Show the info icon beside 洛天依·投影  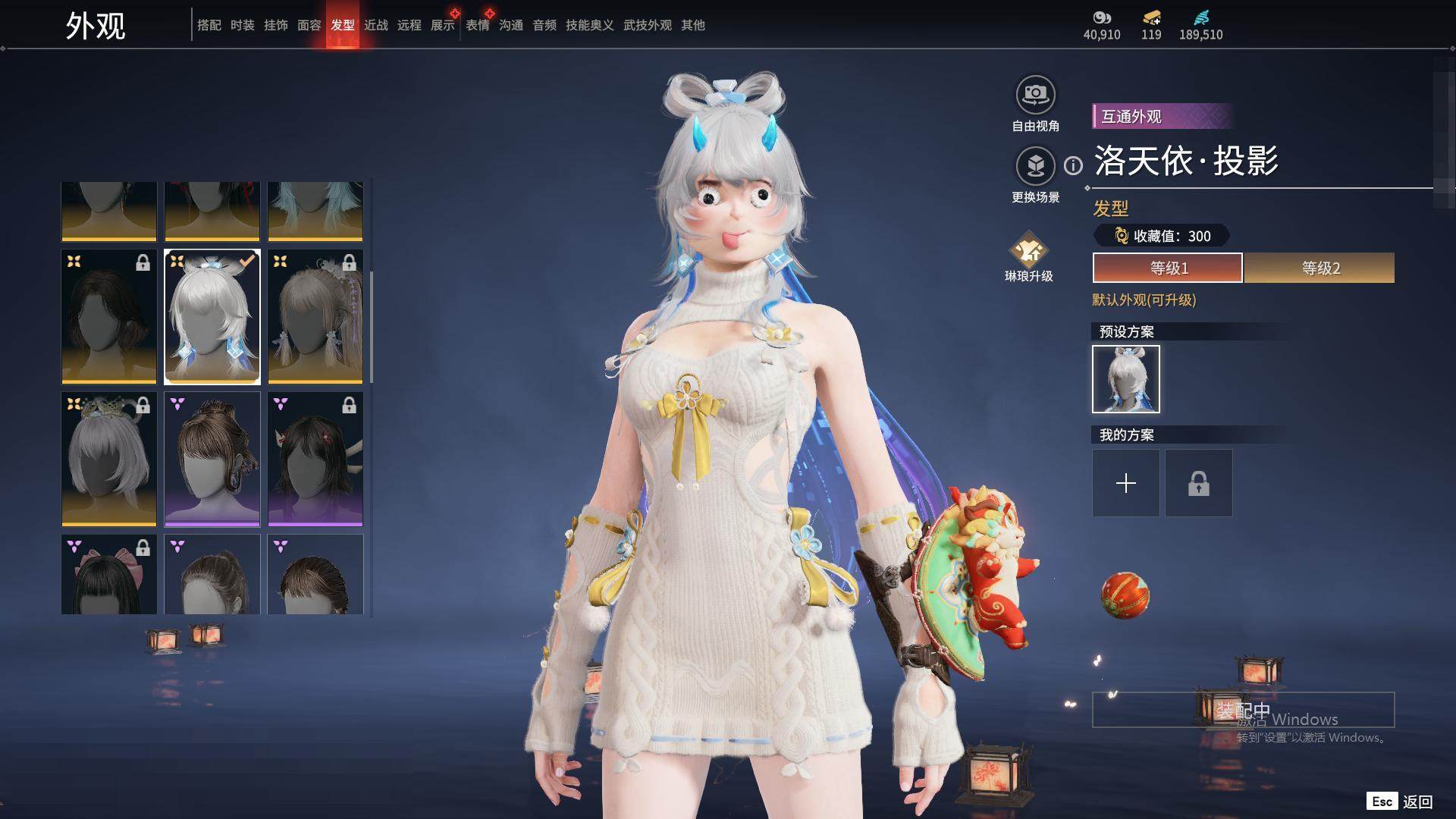click(x=1073, y=165)
